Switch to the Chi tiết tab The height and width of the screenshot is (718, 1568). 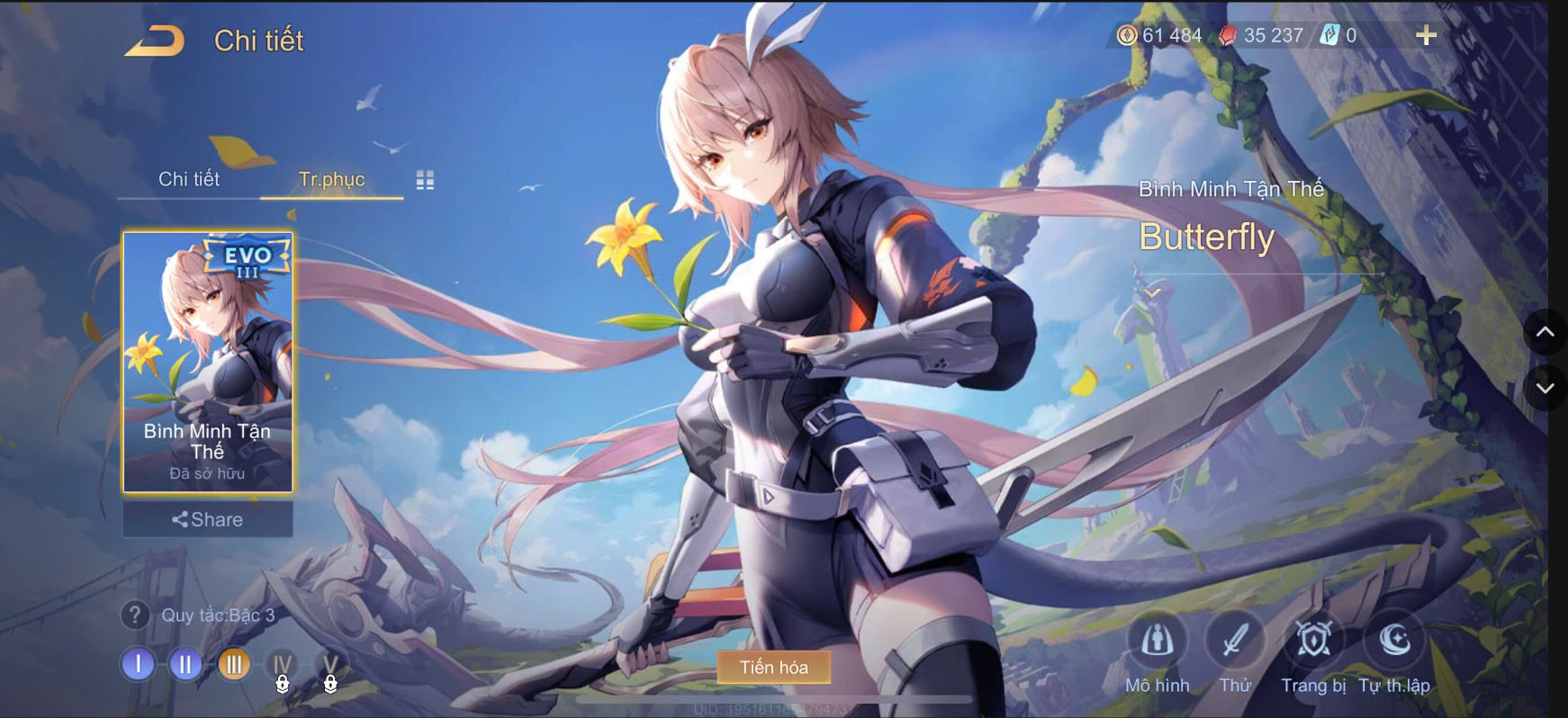tap(191, 180)
